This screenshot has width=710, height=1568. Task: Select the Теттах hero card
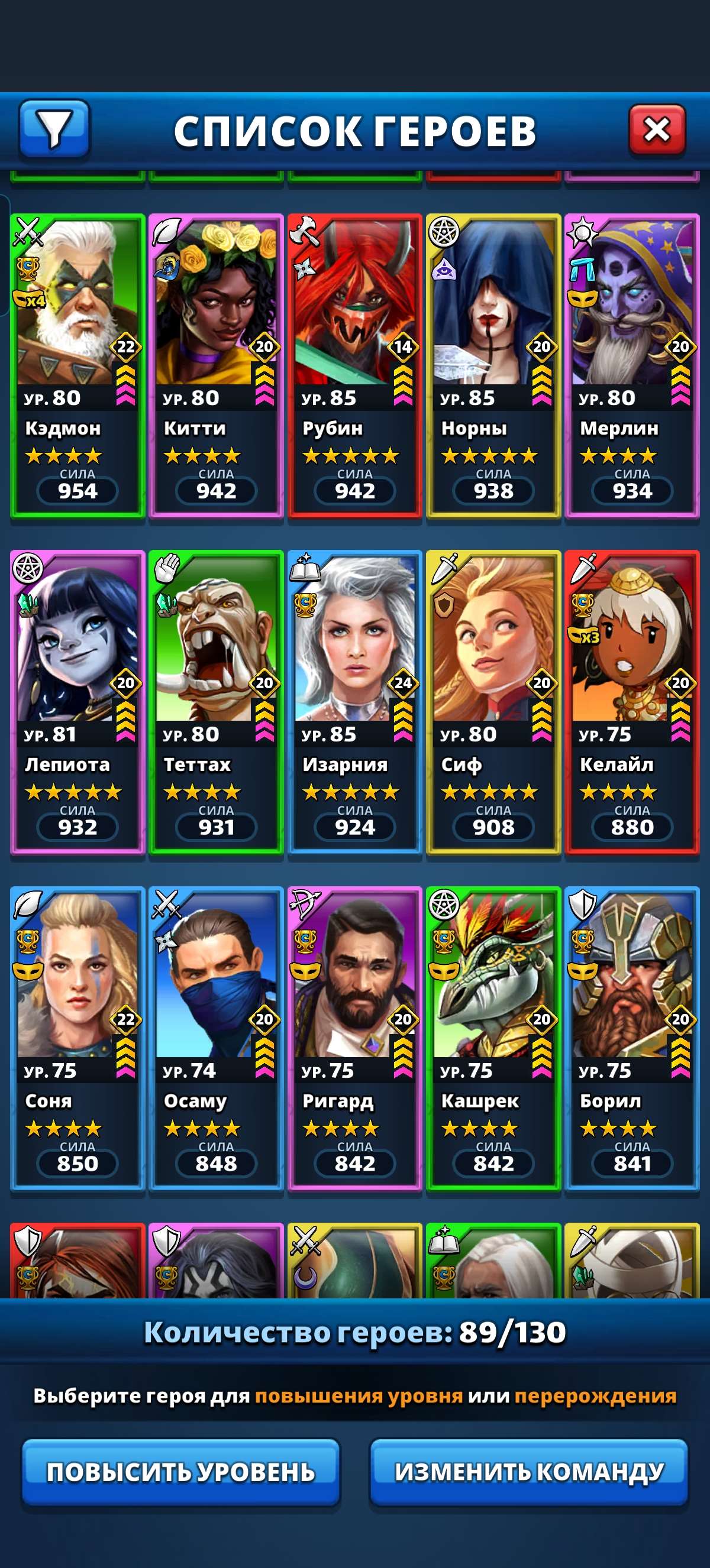point(216,702)
